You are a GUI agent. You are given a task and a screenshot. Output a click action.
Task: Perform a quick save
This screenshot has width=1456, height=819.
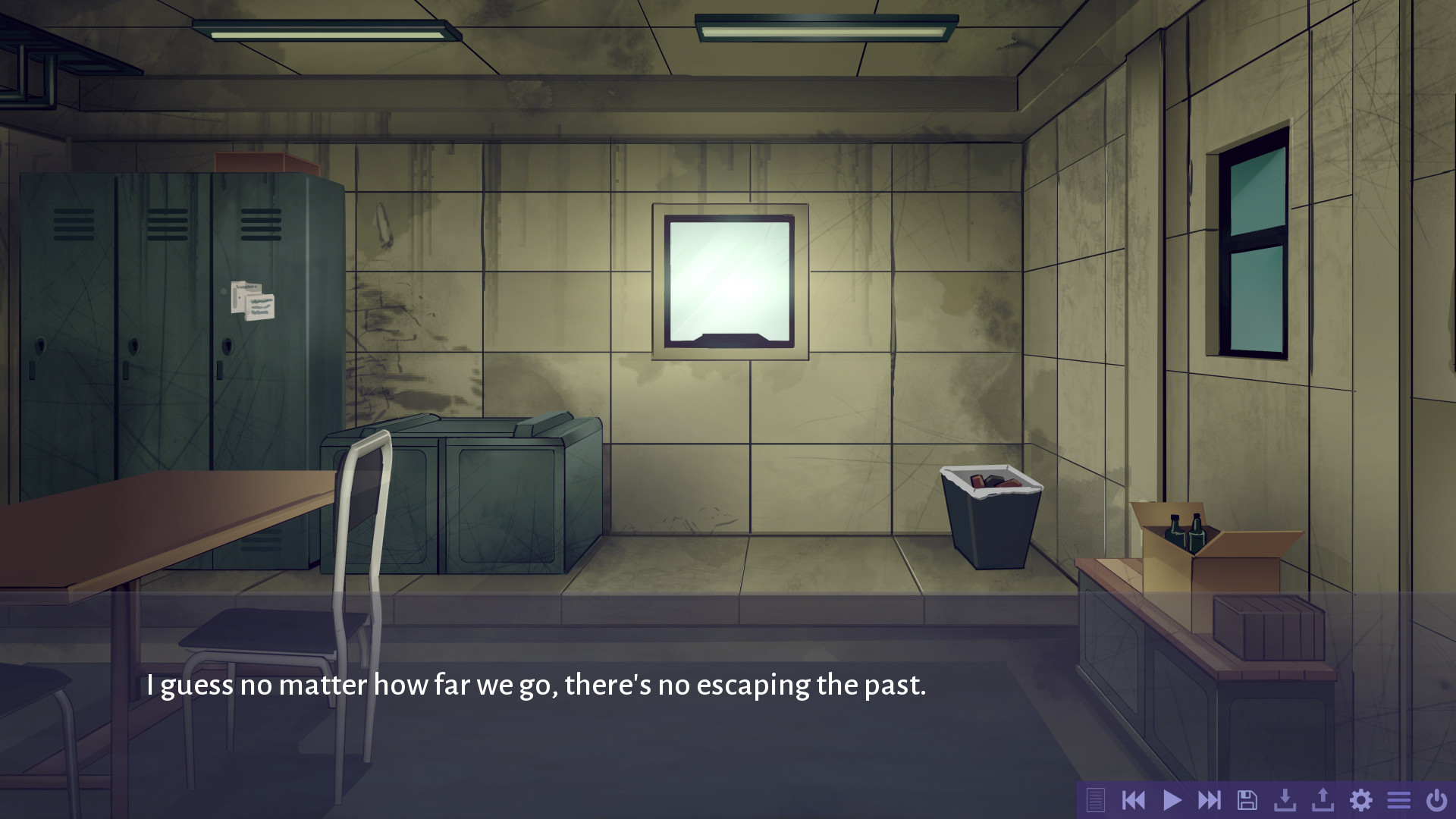pos(1286,799)
